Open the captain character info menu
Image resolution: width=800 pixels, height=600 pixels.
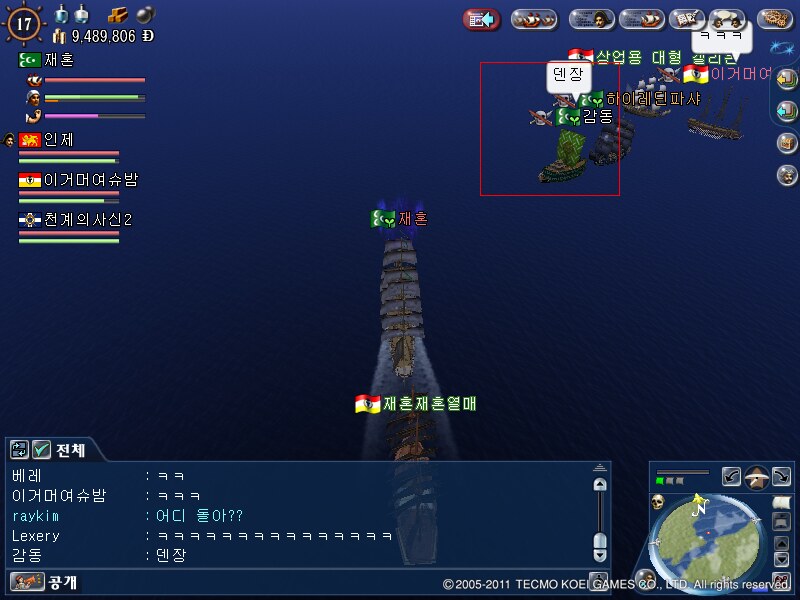coord(592,19)
